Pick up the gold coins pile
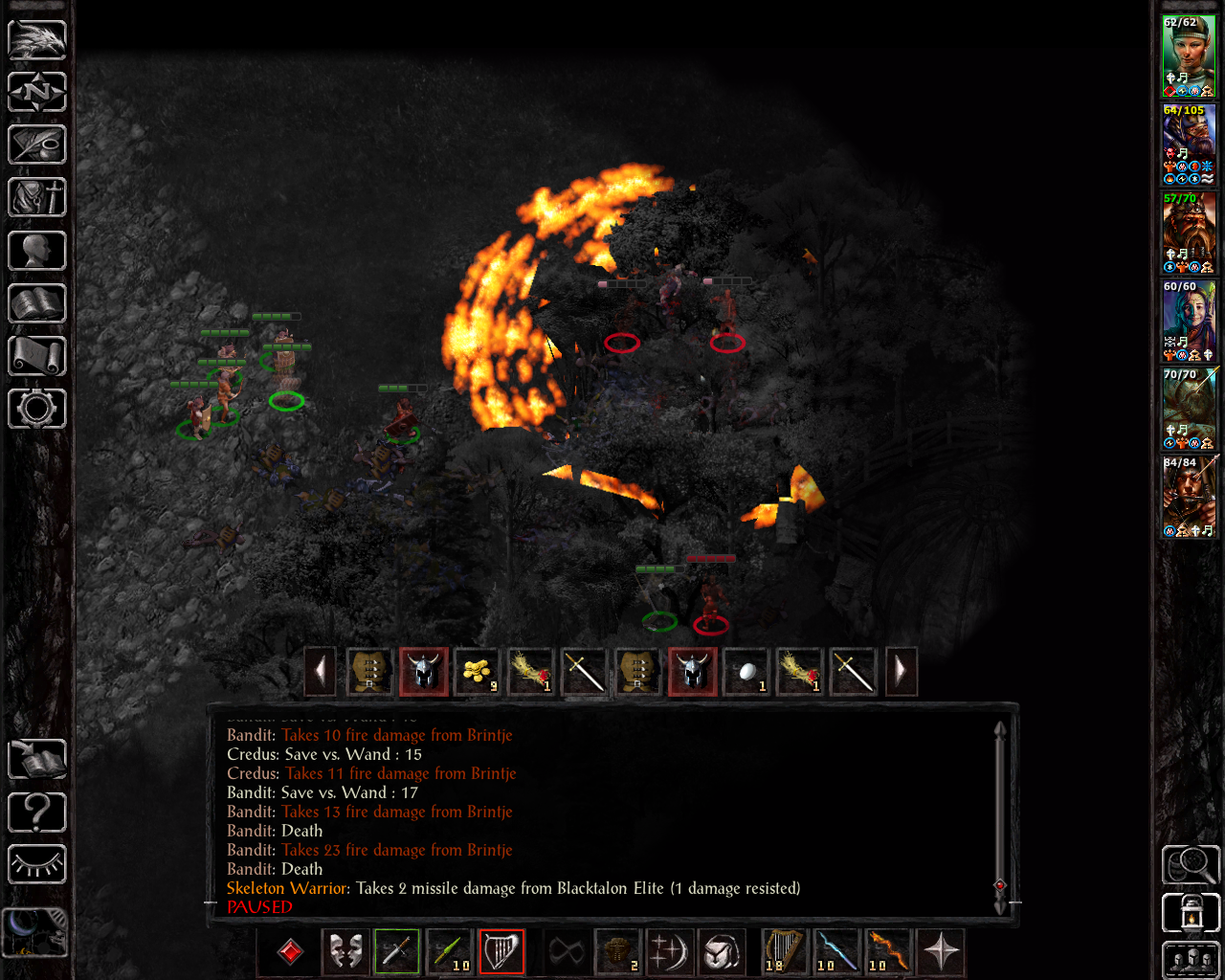The image size is (1225, 980). [477, 671]
